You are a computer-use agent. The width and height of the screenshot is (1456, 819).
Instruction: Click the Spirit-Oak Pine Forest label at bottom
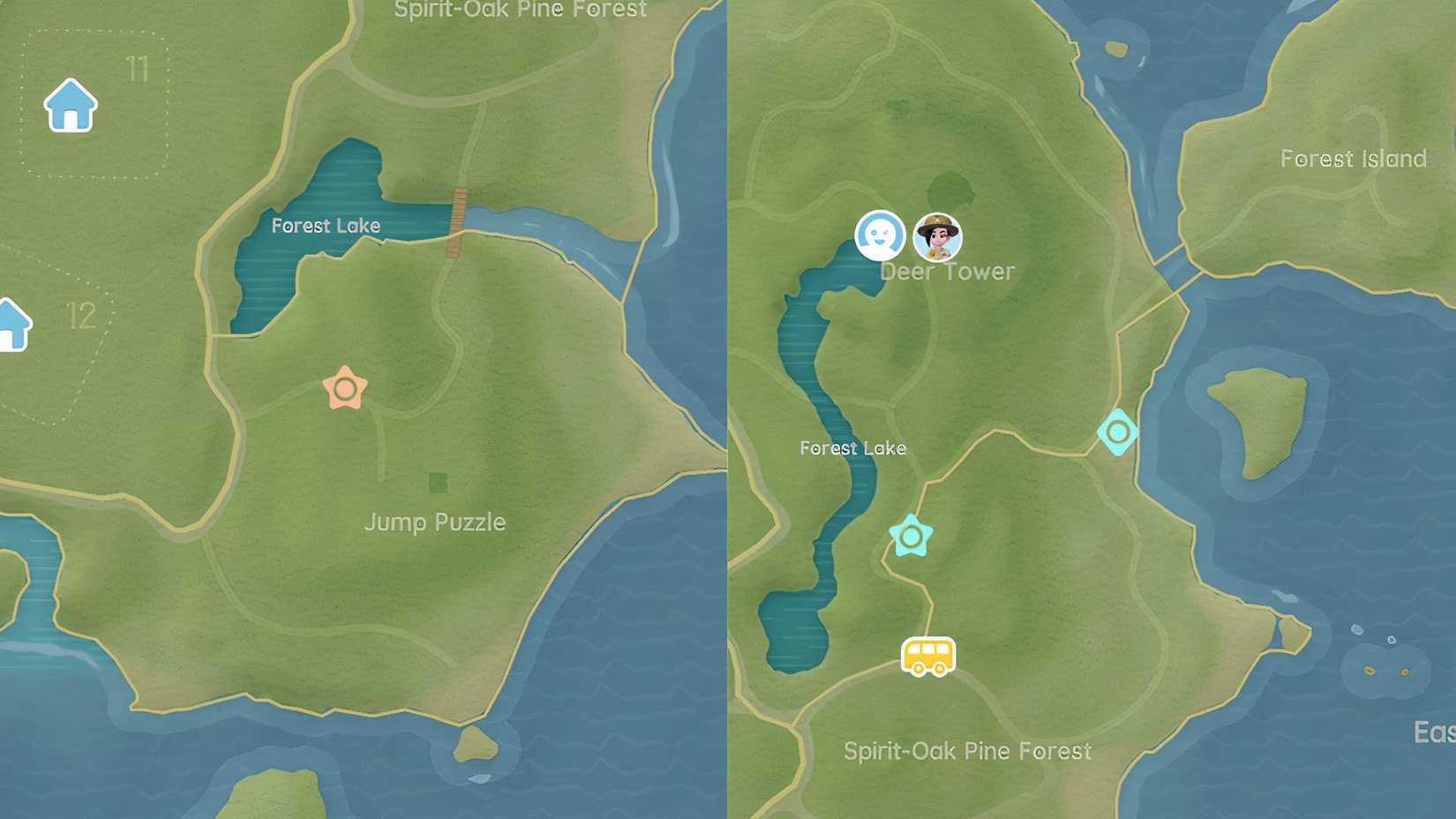click(x=967, y=751)
